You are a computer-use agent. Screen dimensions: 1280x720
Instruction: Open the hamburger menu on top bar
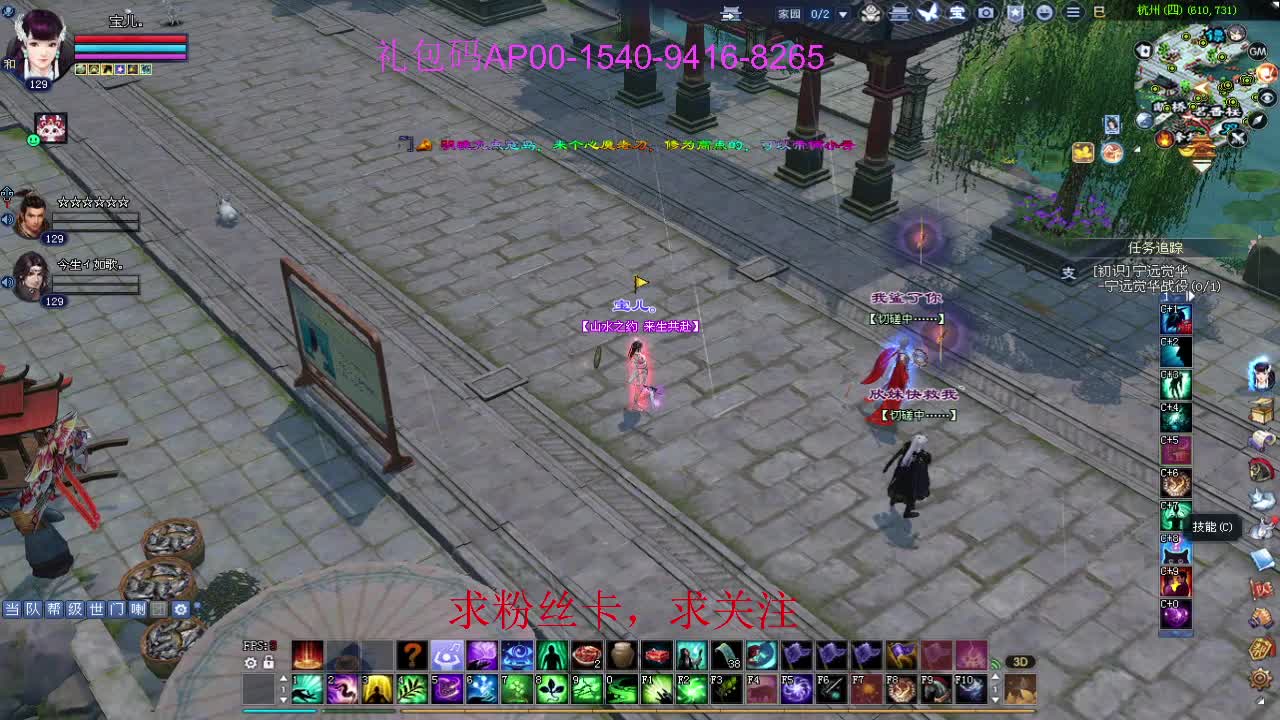click(1072, 13)
